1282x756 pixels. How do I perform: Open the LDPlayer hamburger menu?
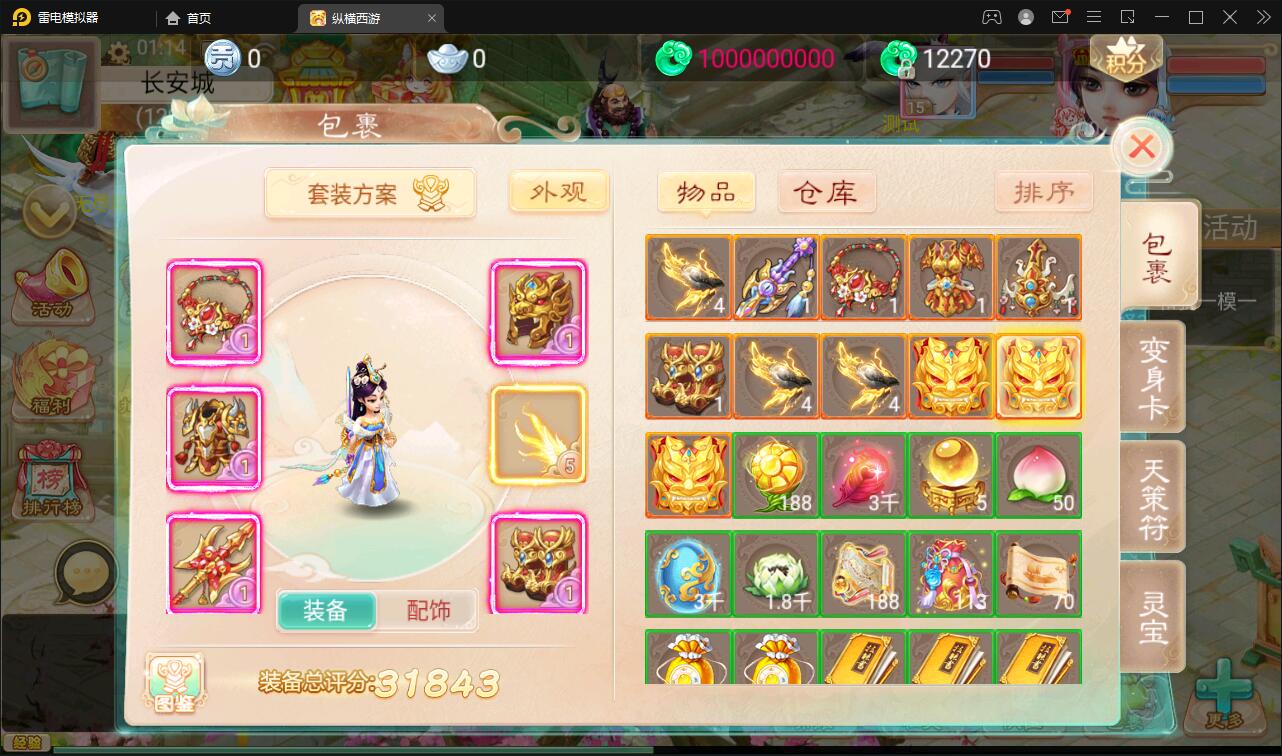coord(1094,17)
